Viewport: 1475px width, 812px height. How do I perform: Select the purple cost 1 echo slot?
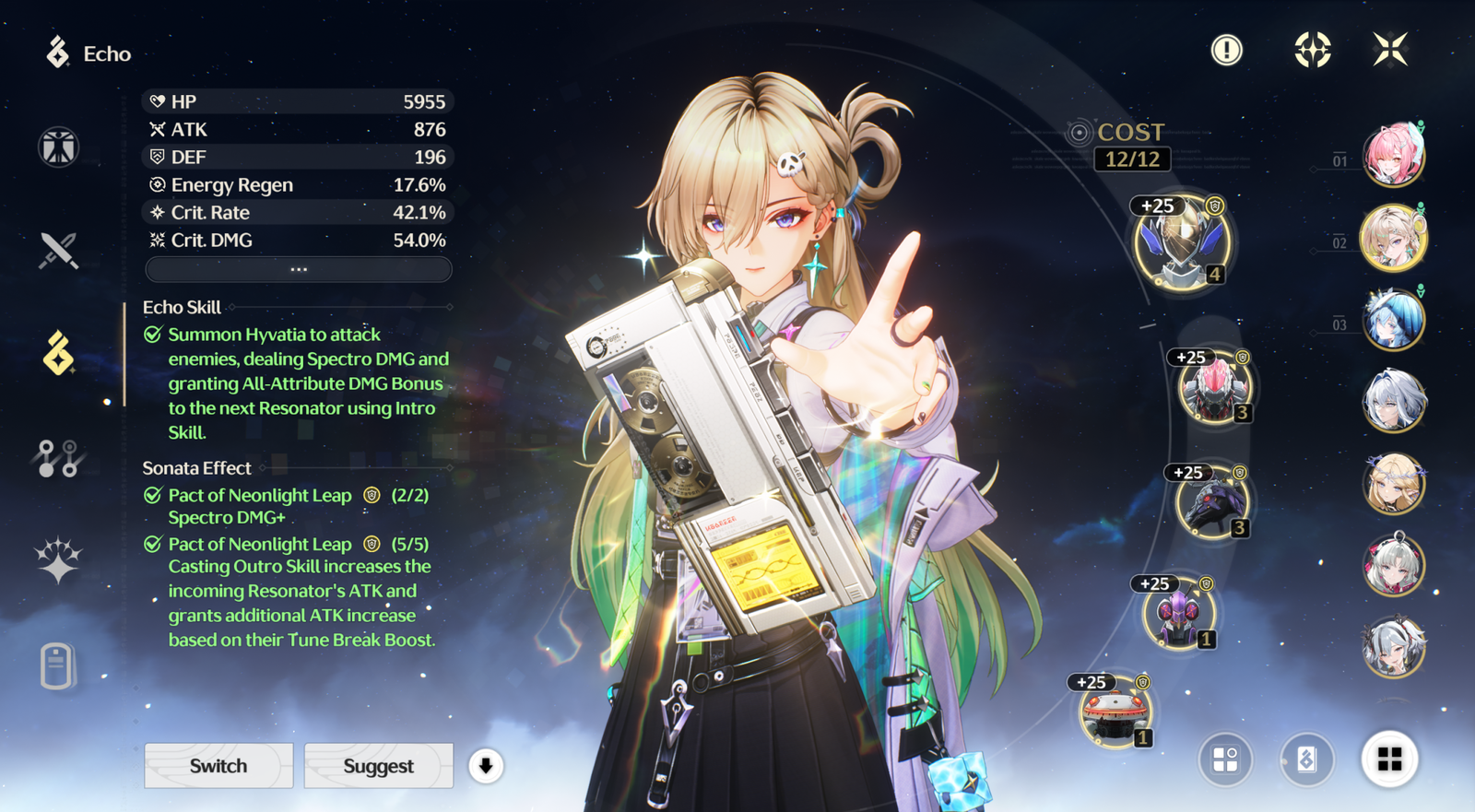(x=1178, y=615)
